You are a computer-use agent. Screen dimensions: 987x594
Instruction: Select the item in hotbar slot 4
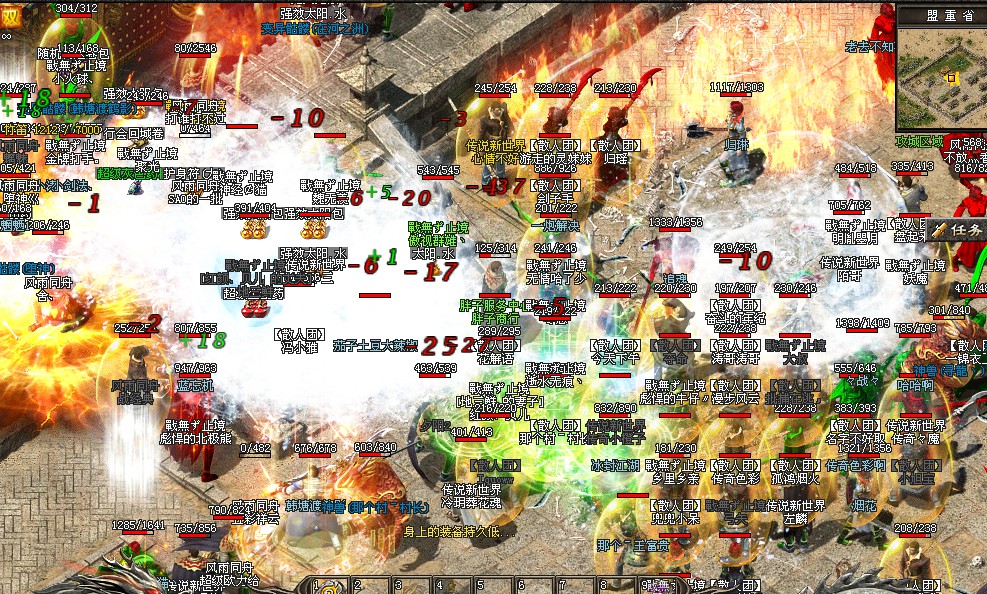[x=453, y=586]
